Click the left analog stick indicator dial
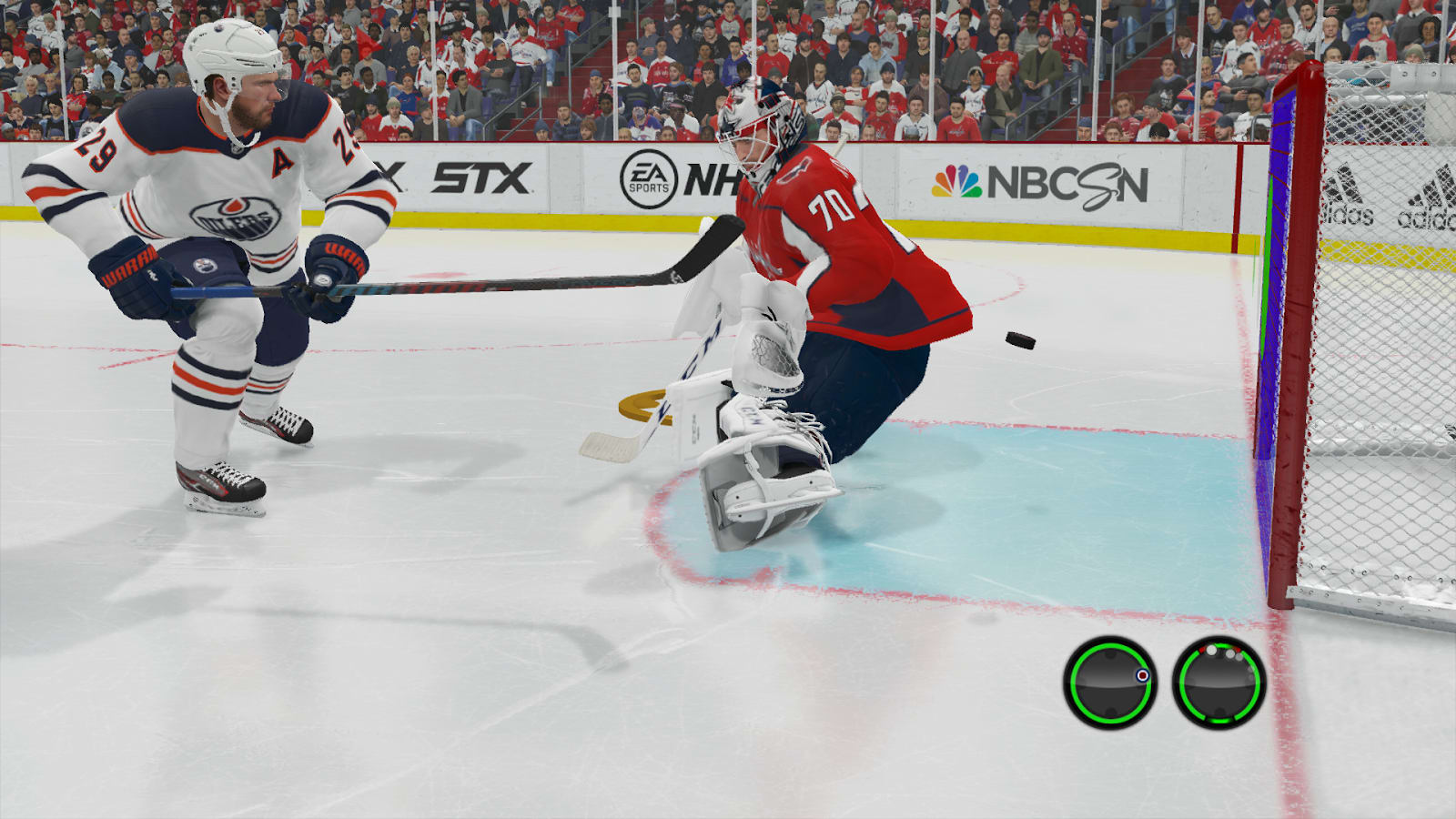Image resolution: width=1456 pixels, height=819 pixels. pyautogui.click(x=1109, y=682)
